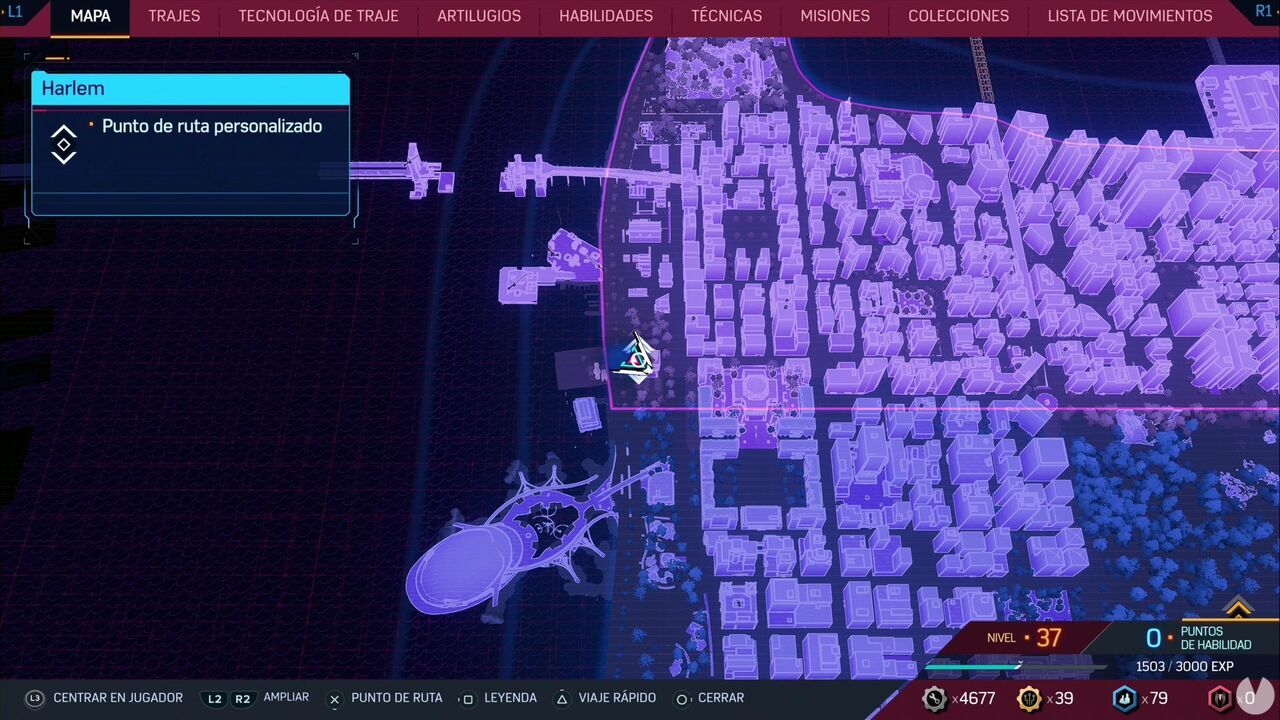Click the circle Cerrar icon
Screen dimensions: 1280x720
682,698
